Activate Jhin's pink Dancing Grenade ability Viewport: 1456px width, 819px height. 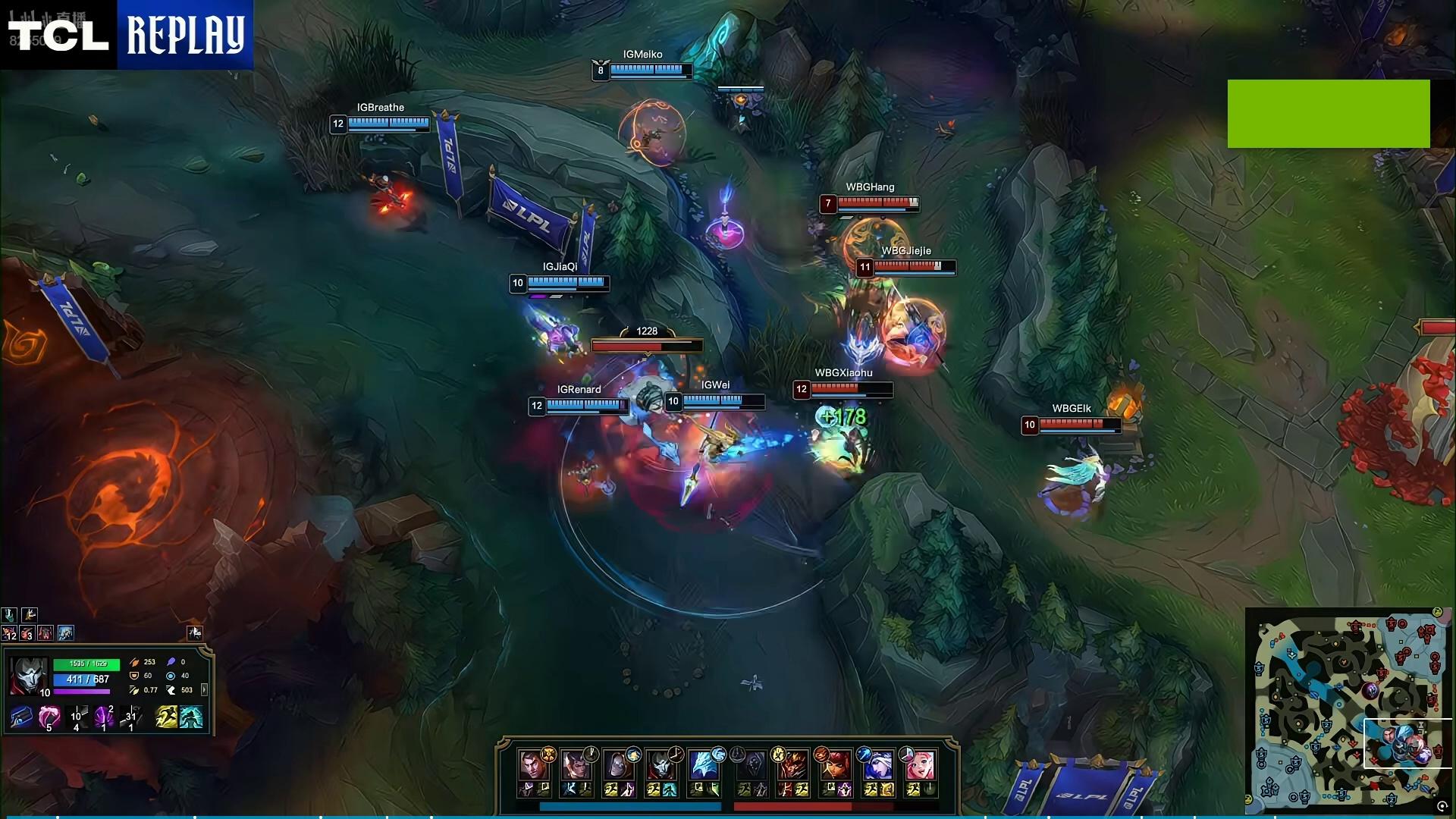(49, 716)
